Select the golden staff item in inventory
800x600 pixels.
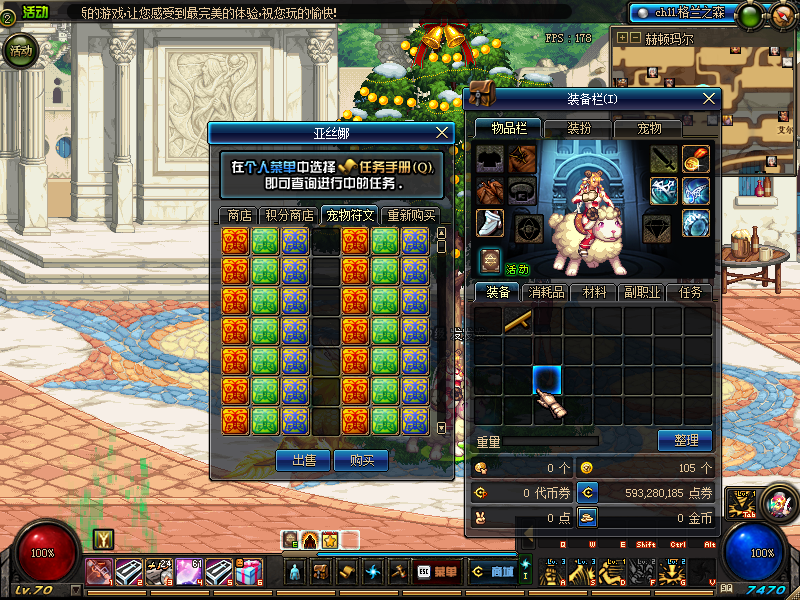(517, 320)
